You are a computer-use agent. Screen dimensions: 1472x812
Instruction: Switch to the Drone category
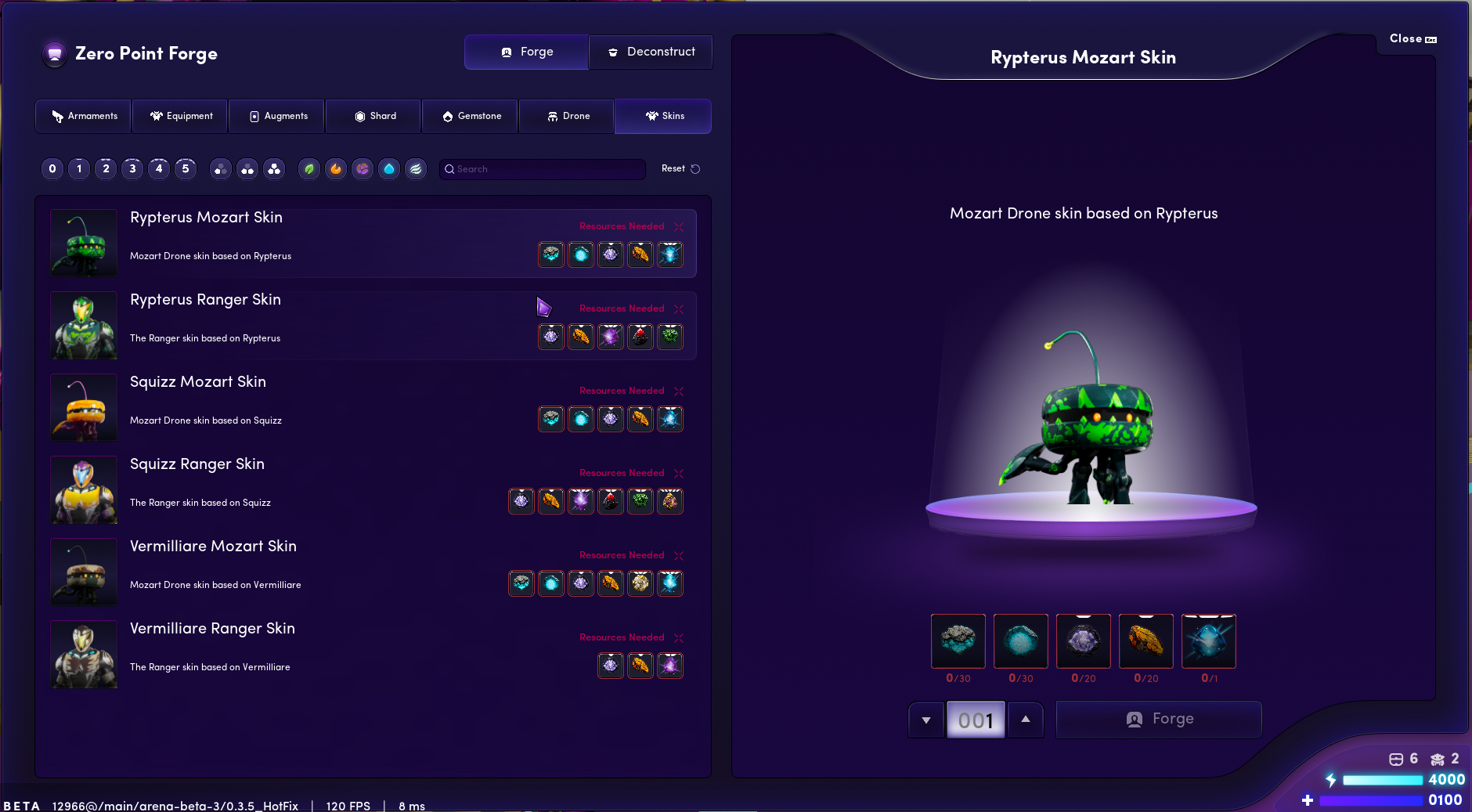pos(568,116)
